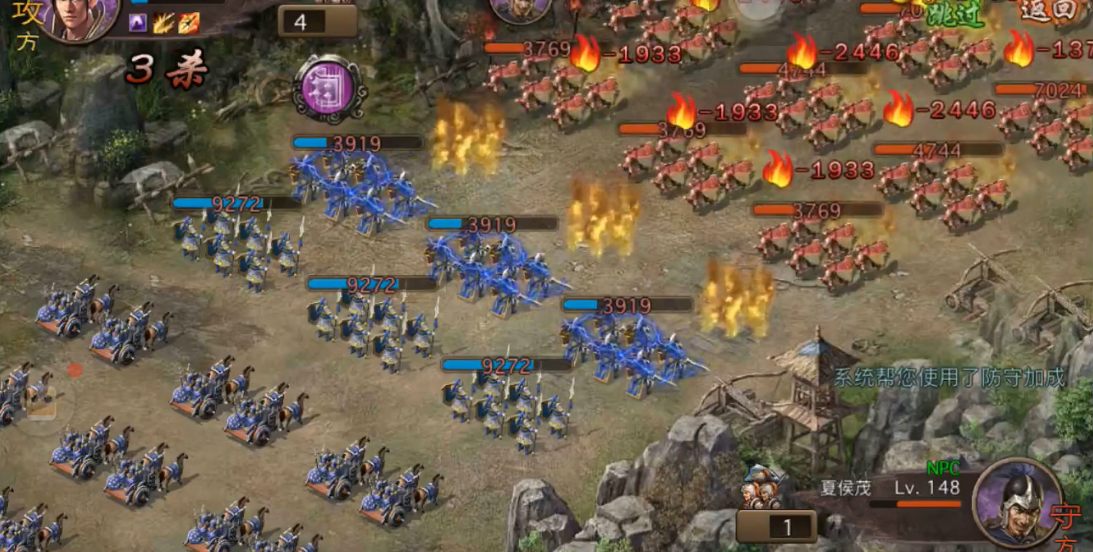This screenshot has width=1093, height=552.
Task: Select the attacker general portrait
Action: [77, 16]
